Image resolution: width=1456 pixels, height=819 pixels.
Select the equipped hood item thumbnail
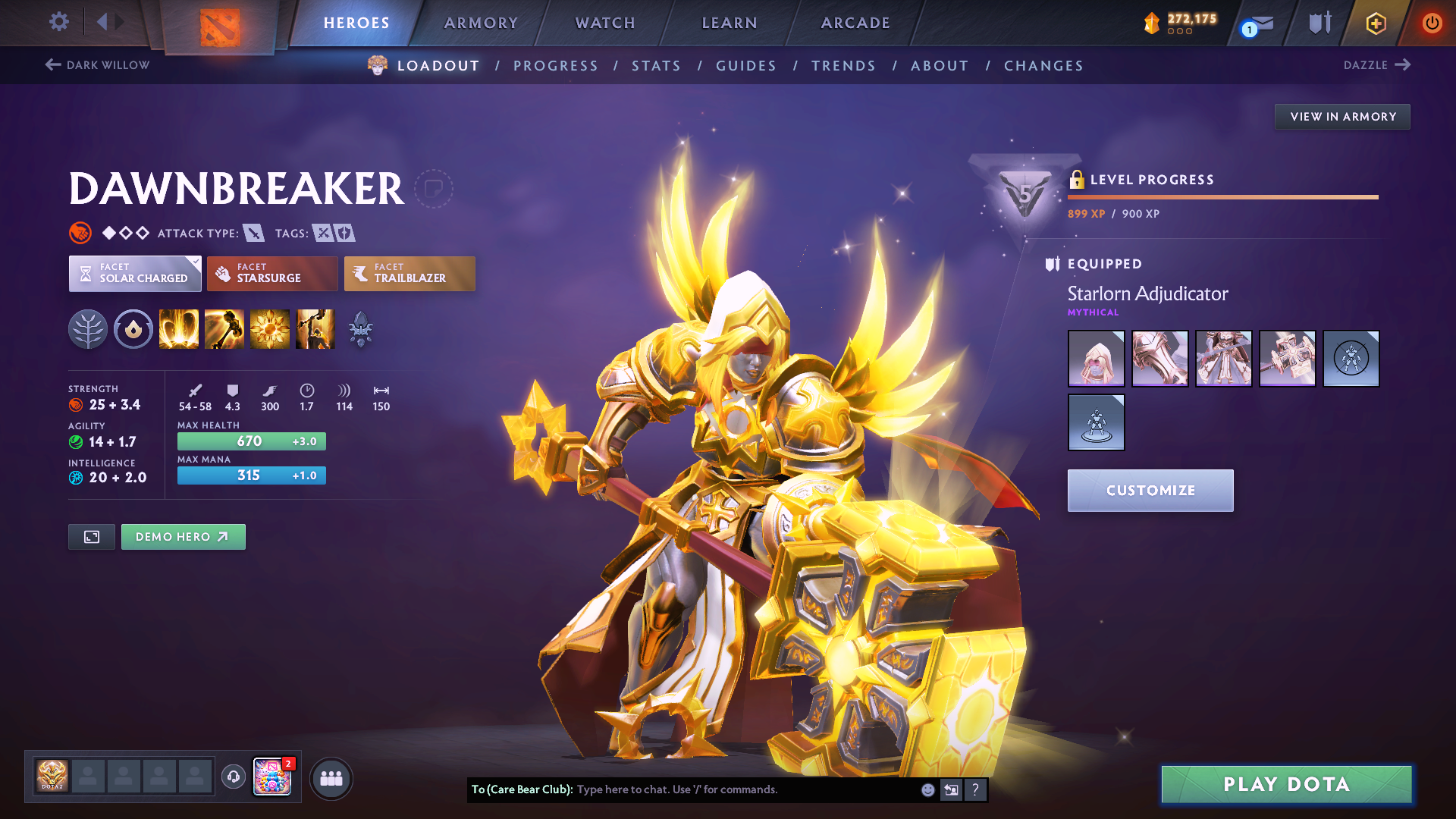1096,359
